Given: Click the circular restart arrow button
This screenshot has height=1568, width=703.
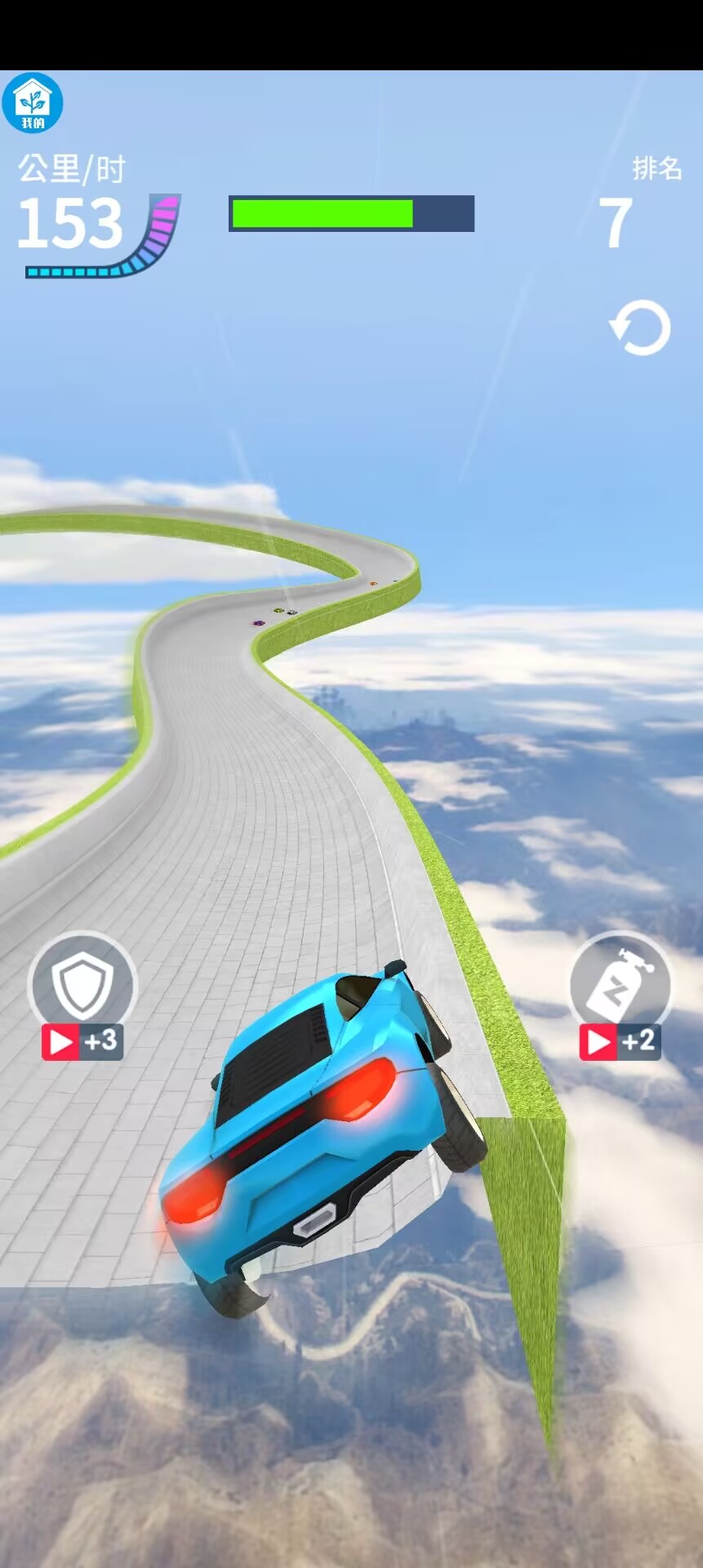Looking at the screenshot, I should point(641,328).
